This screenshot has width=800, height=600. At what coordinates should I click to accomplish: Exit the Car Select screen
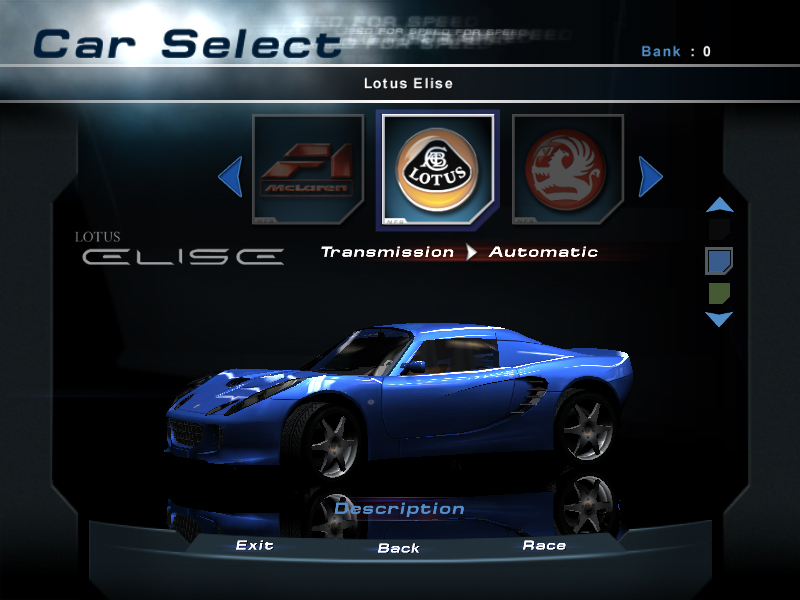tap(254, 546)
